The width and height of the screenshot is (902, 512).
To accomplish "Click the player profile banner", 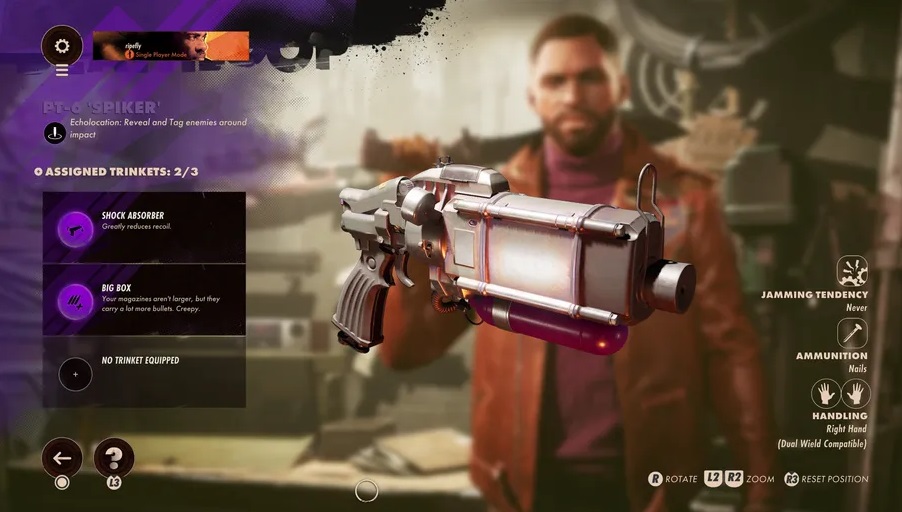I will pyautogui.click(x=170, y=46).
